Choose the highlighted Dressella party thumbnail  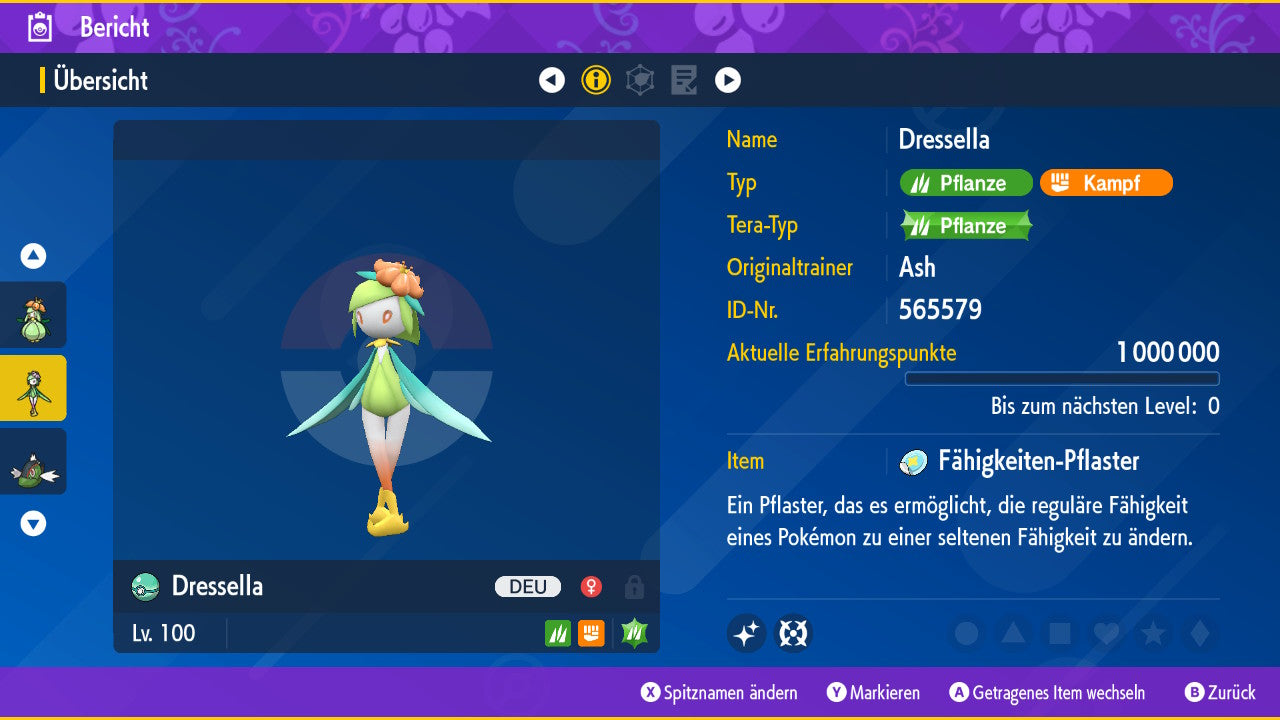(34, 388)
